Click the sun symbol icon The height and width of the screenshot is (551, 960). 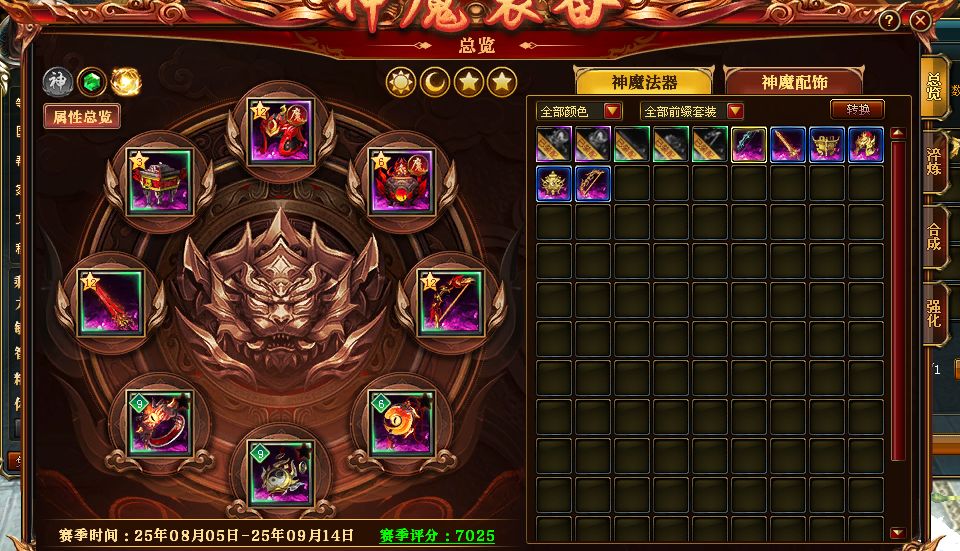click(x=401, y=81)
